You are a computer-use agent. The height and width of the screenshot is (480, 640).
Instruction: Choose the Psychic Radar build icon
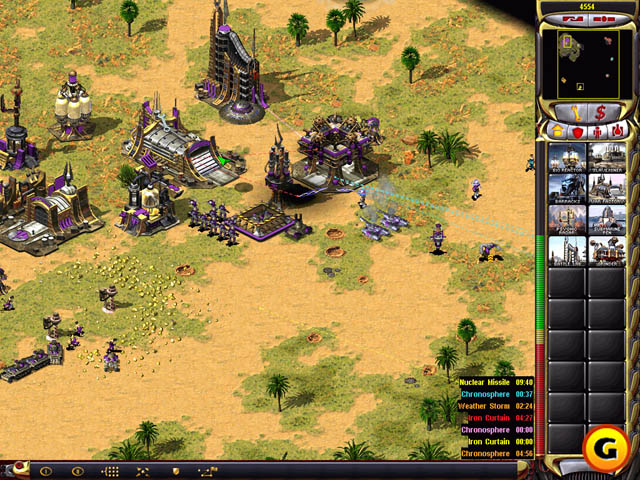(x=566, y=219)
